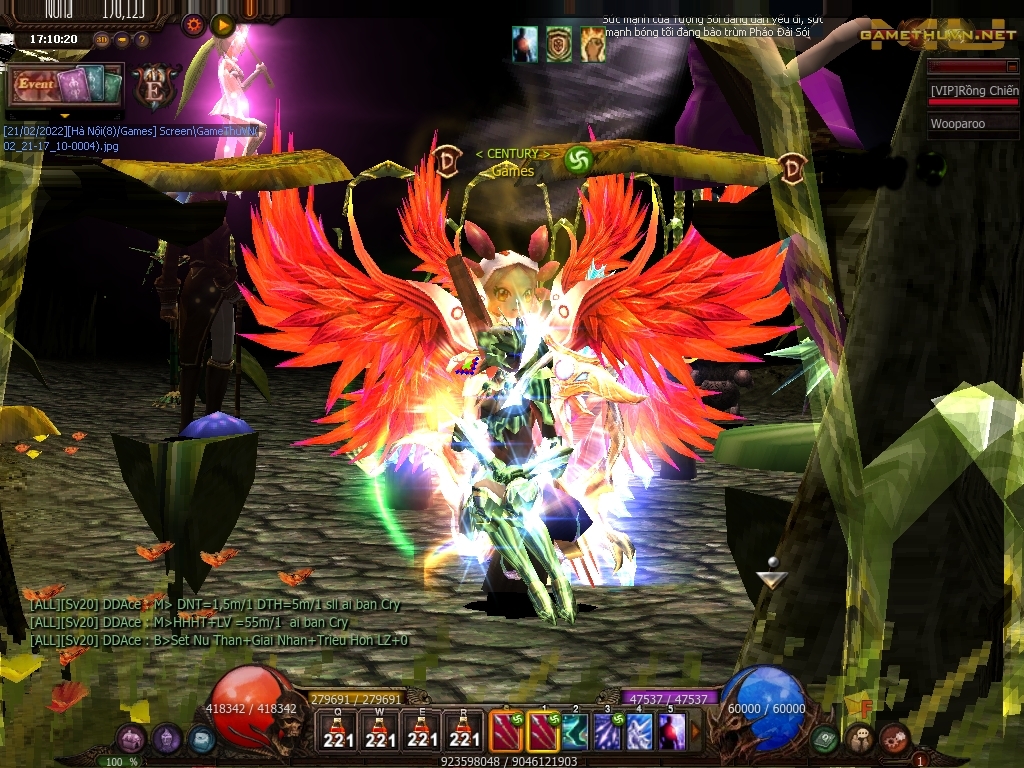Image resolution: width=1024 pixels, height=768 pixels.
Task: Open the gear settings button
Action: coord(193,25)
